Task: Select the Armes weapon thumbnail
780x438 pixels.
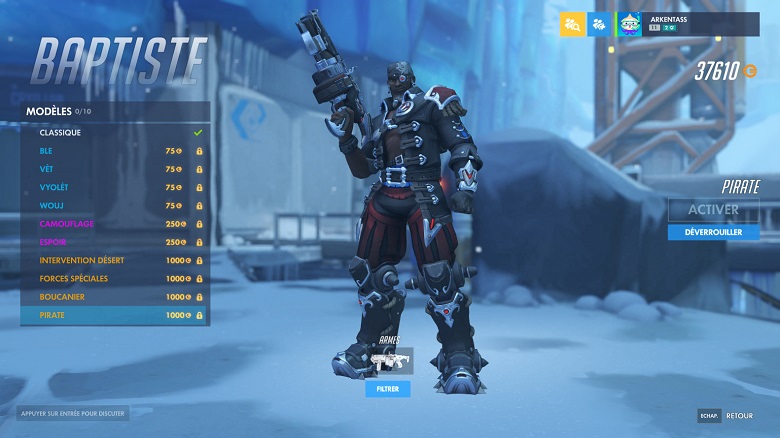Action: click(388, 362)
